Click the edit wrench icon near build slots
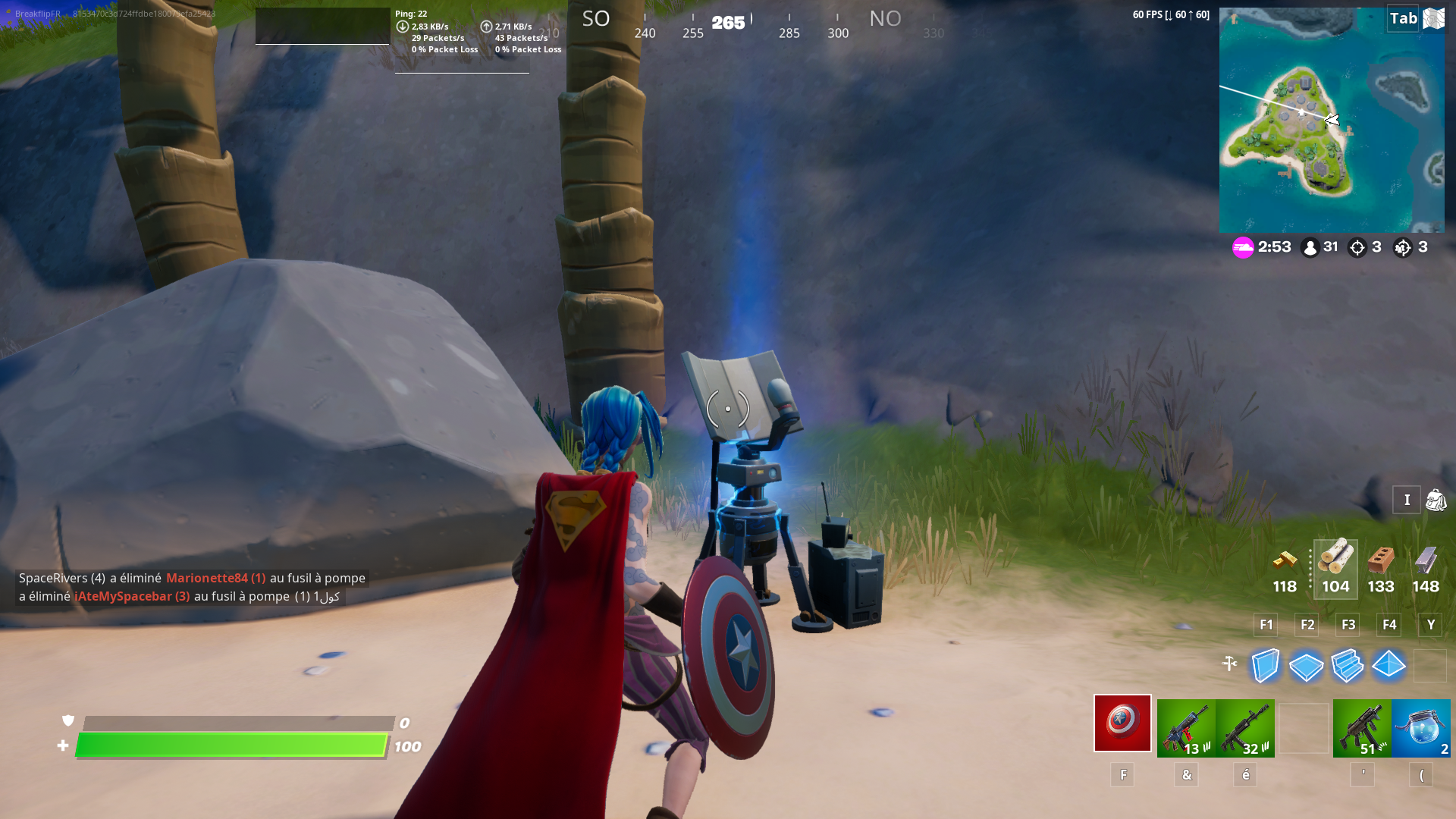The height and width of the screenshot is (819, 1456). 1230,662
